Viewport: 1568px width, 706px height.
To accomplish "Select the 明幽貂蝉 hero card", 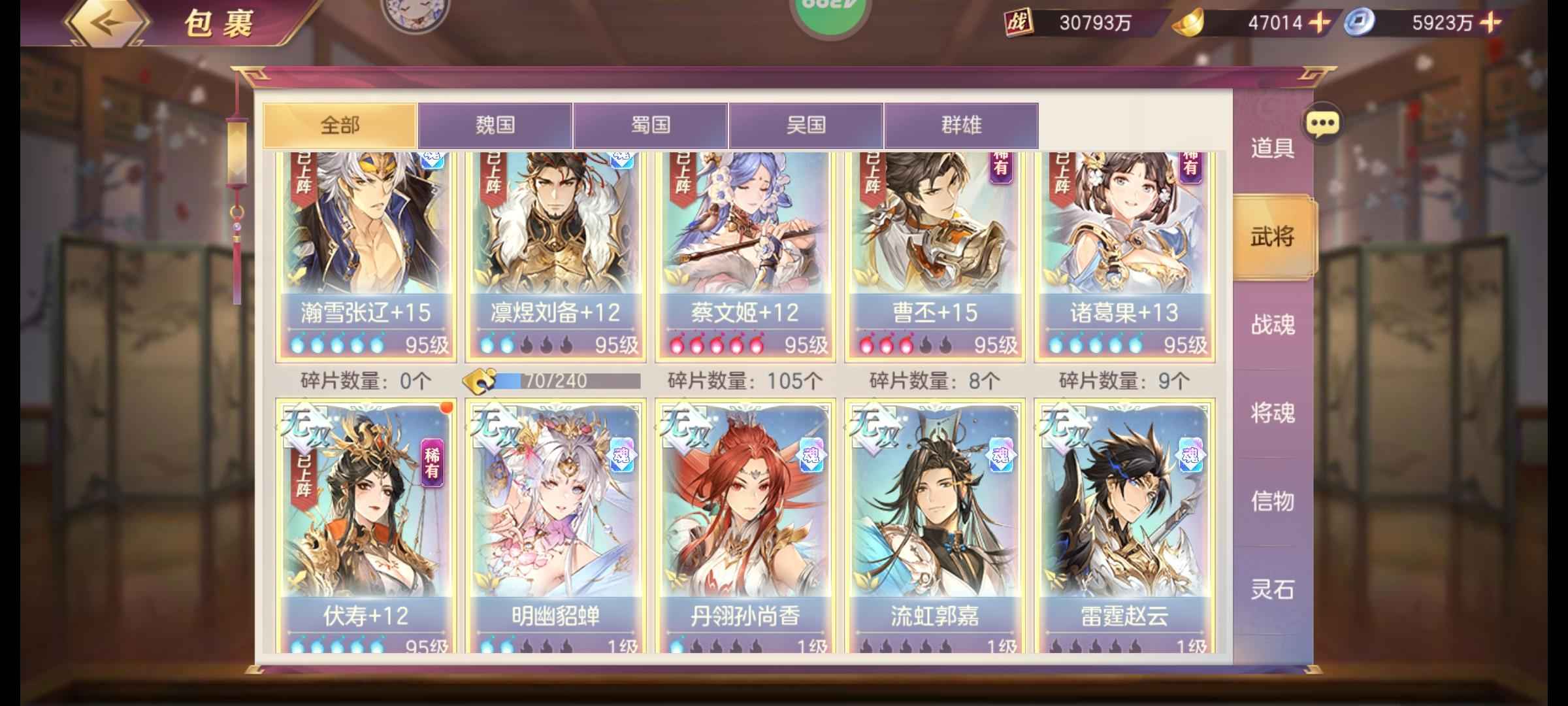I will [x=555, y=523].
